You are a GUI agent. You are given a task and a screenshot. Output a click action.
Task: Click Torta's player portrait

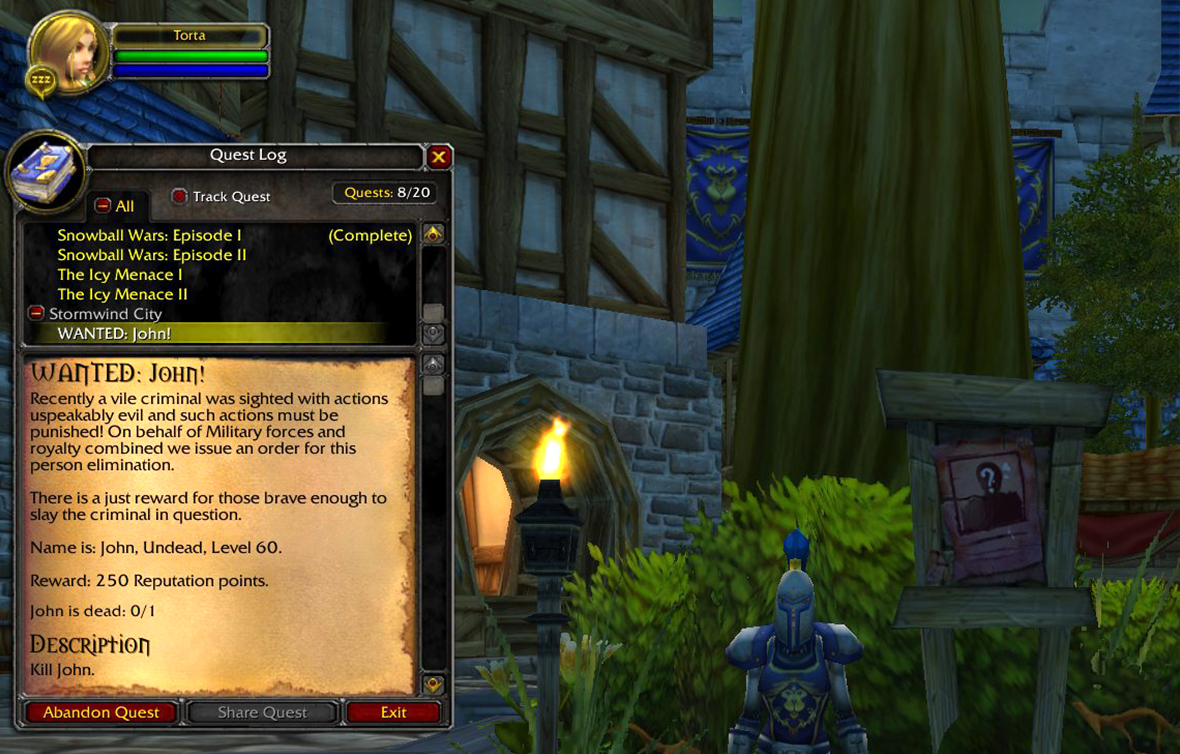(x=69, y=52)
